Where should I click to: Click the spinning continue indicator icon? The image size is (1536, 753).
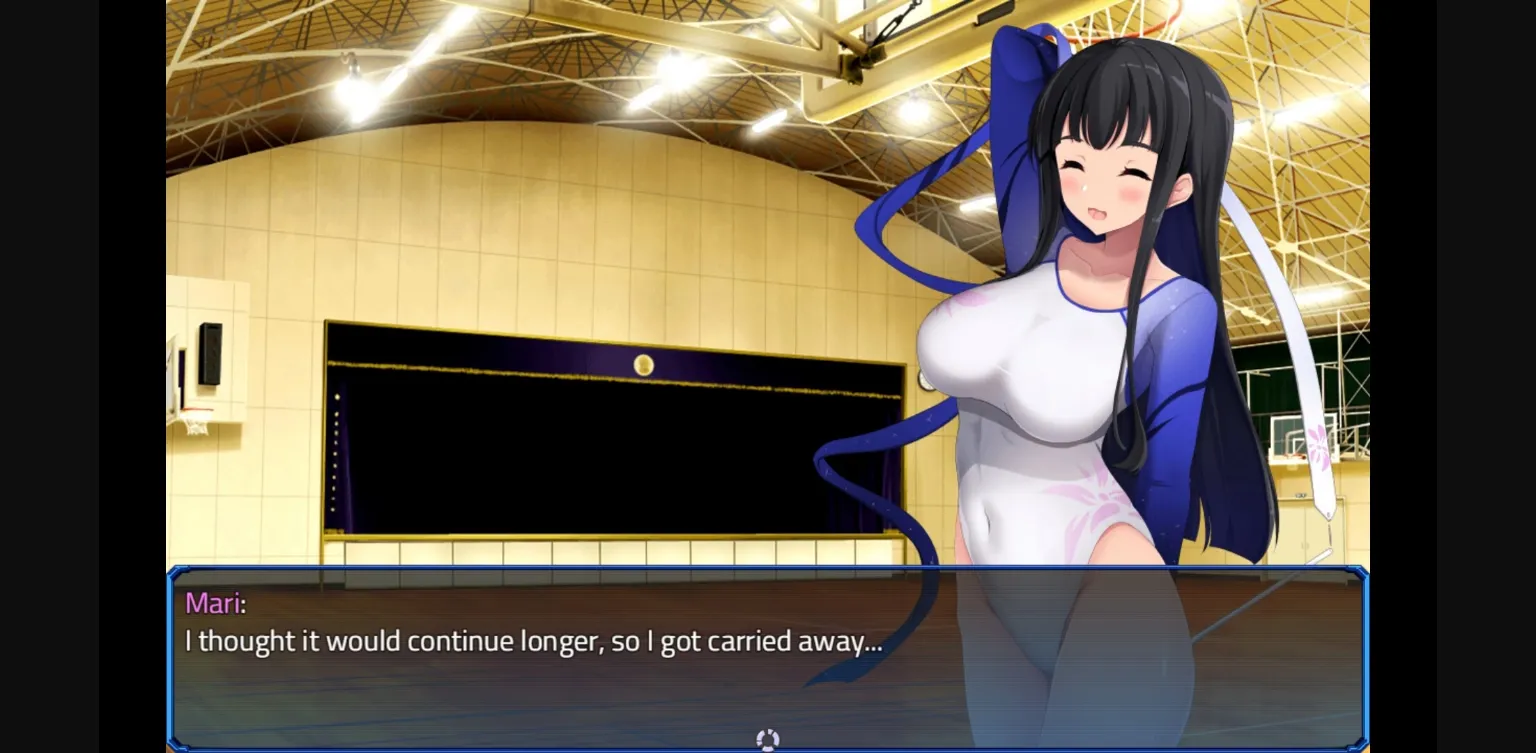click(x=768, y=739)
